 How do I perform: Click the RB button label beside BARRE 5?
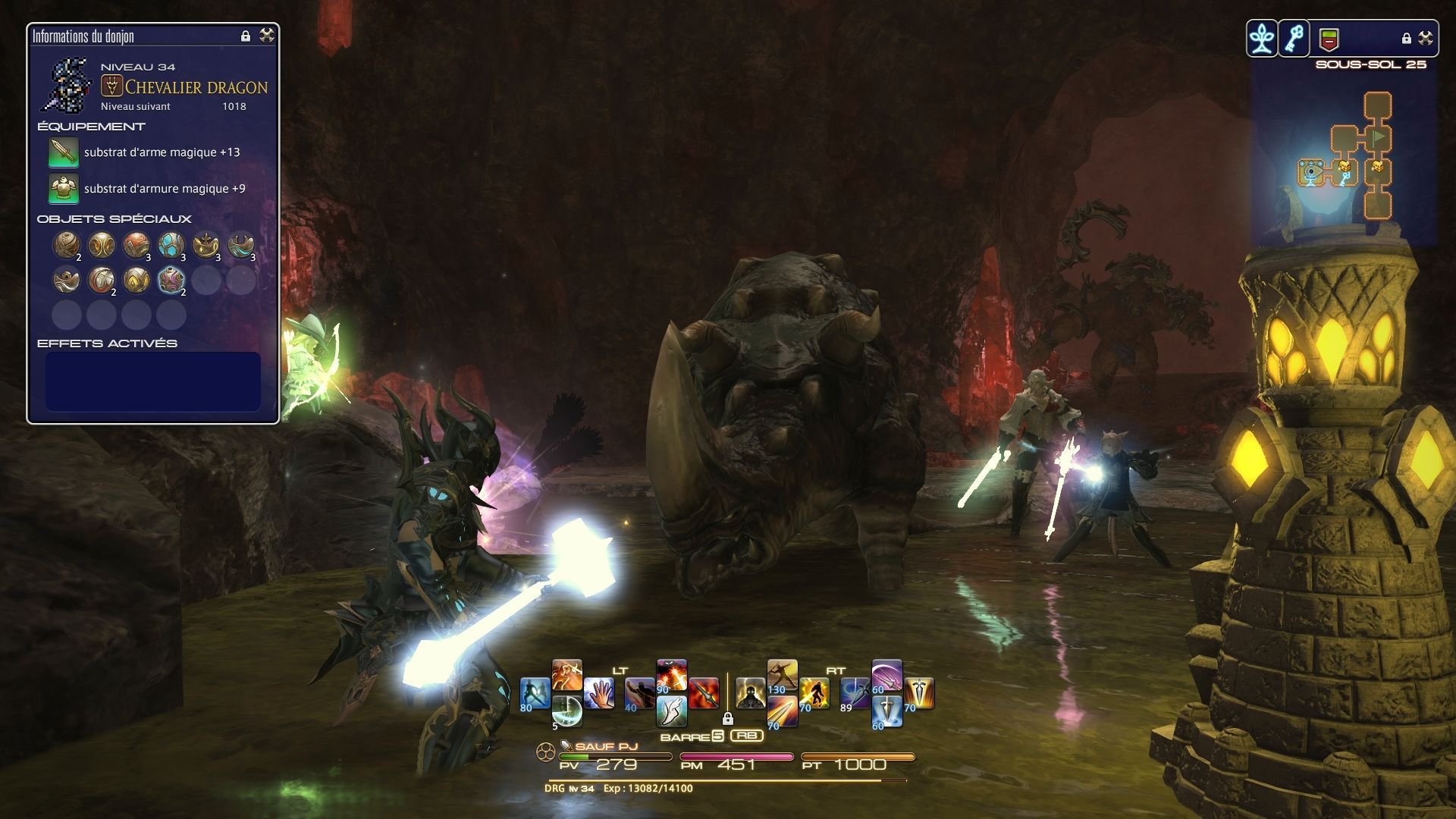coord(747,736)
